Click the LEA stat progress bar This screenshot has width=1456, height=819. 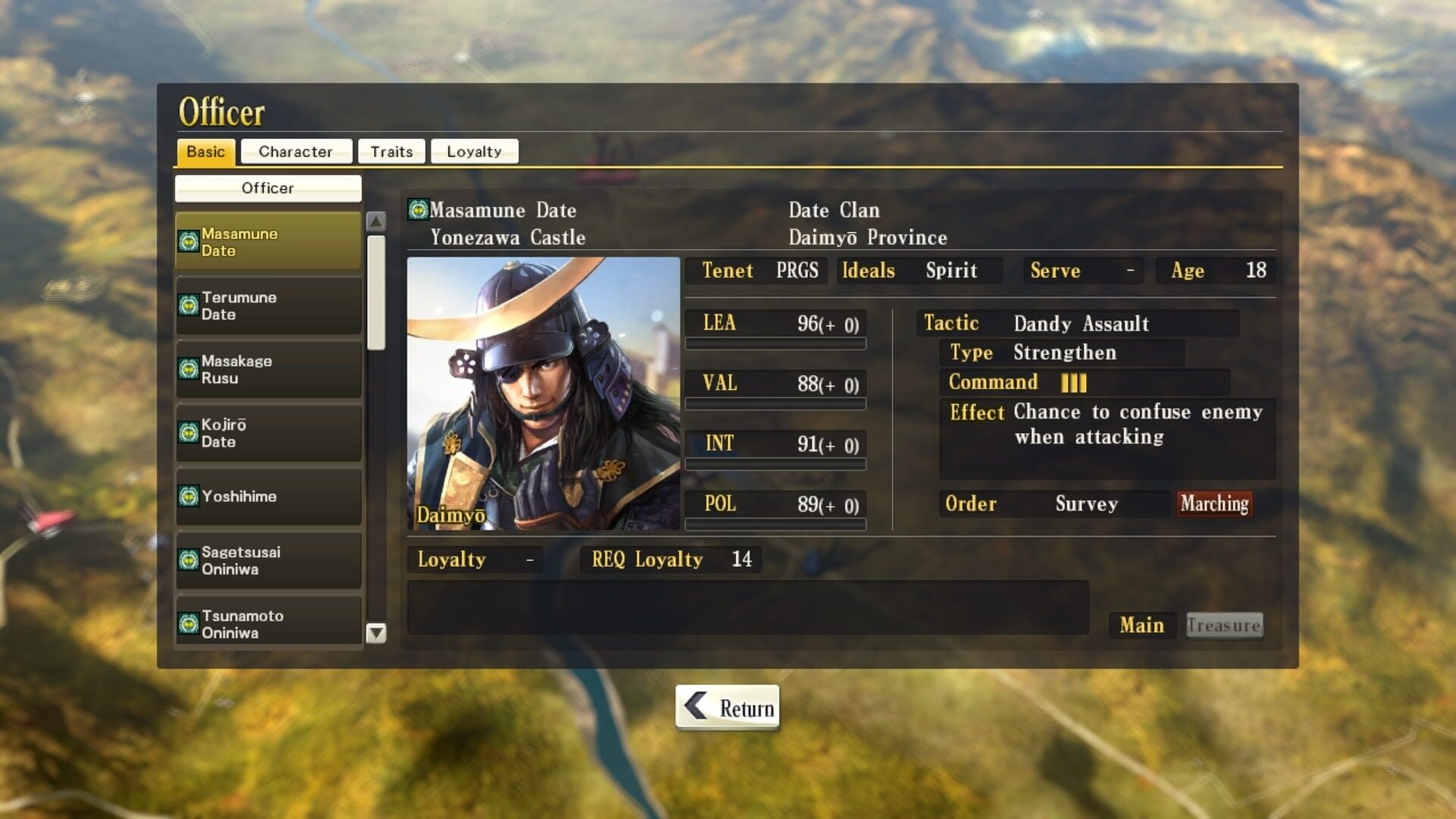click(773, 343)
